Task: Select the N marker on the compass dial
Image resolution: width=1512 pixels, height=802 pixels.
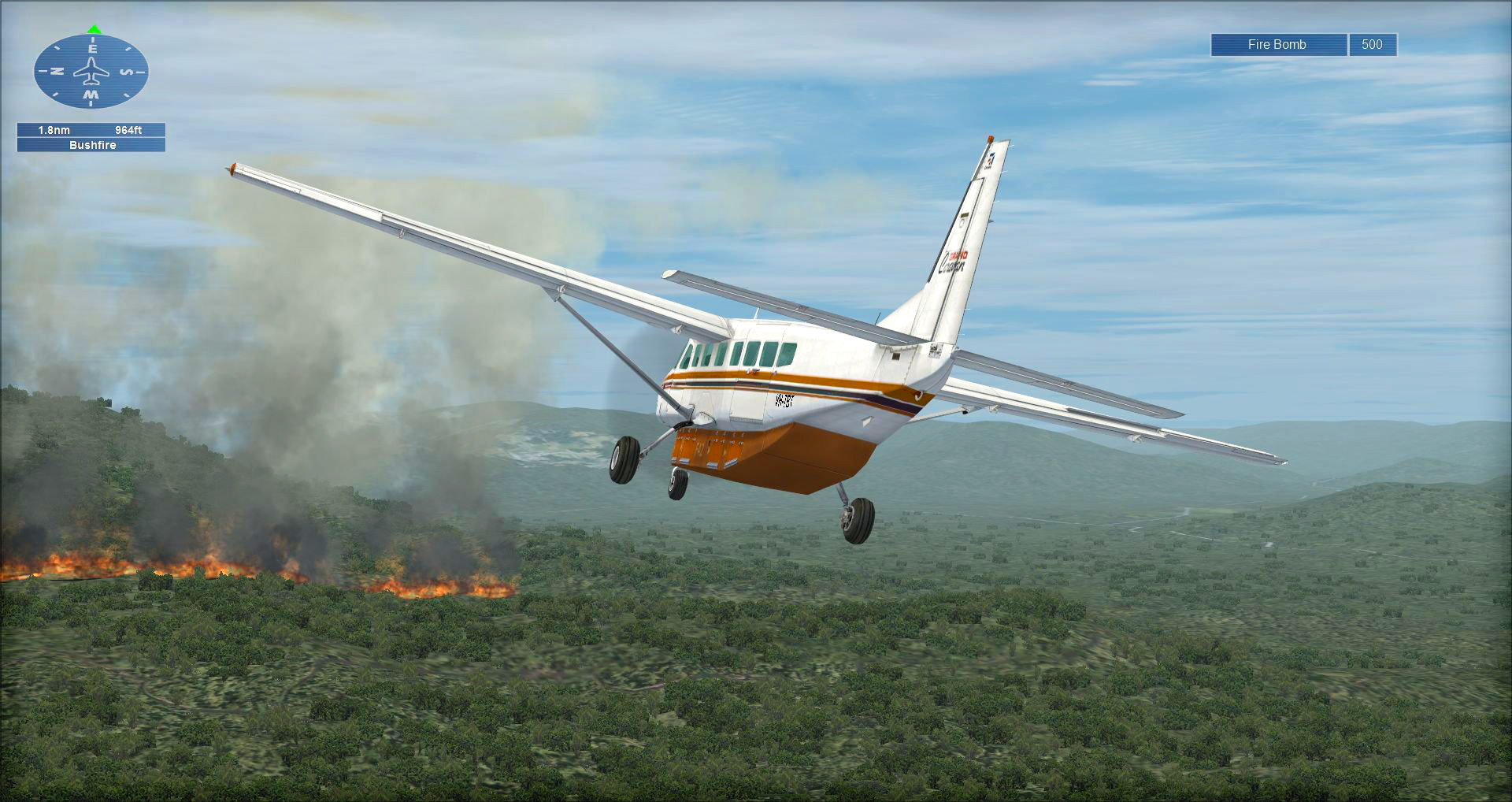Action: tap(55, 69)
